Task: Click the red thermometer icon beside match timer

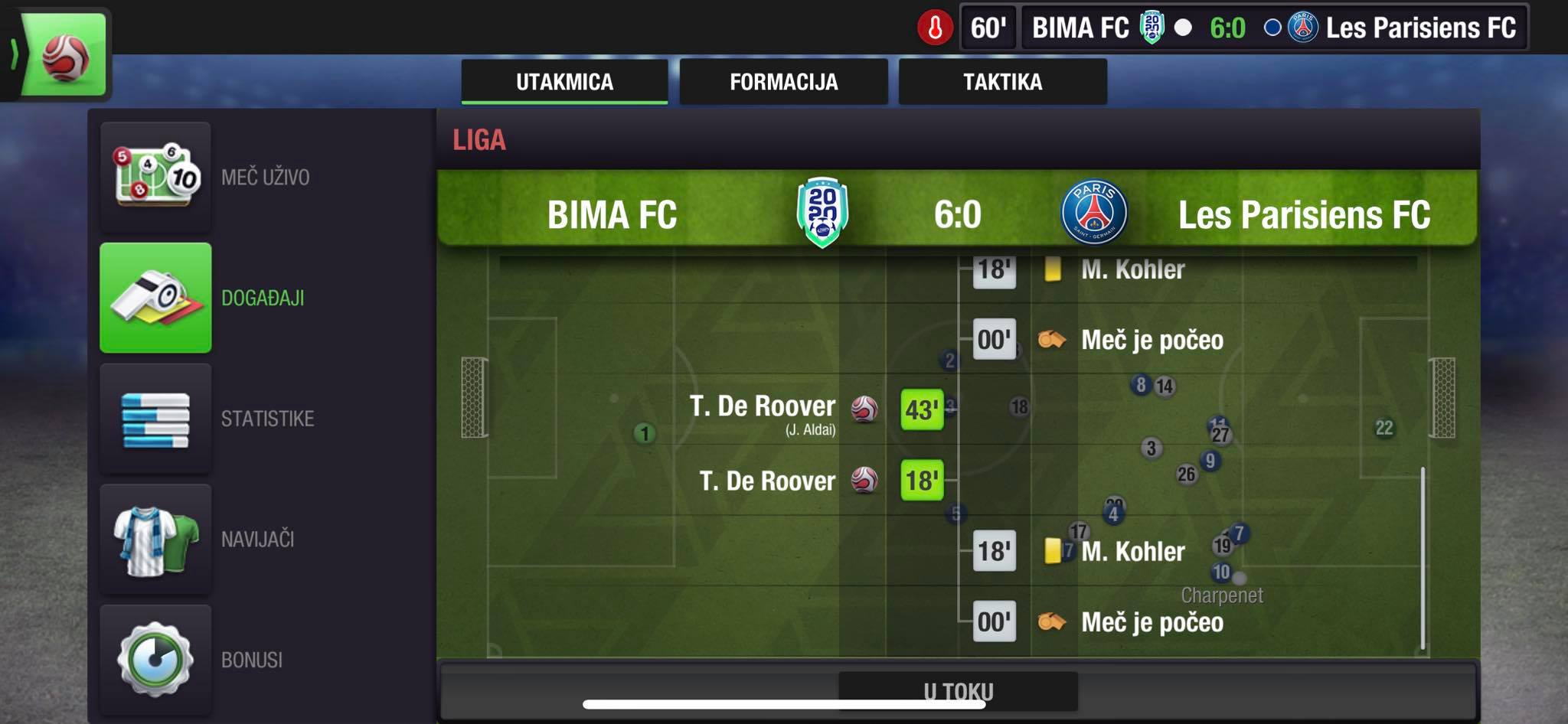Action: coord(935,28)
